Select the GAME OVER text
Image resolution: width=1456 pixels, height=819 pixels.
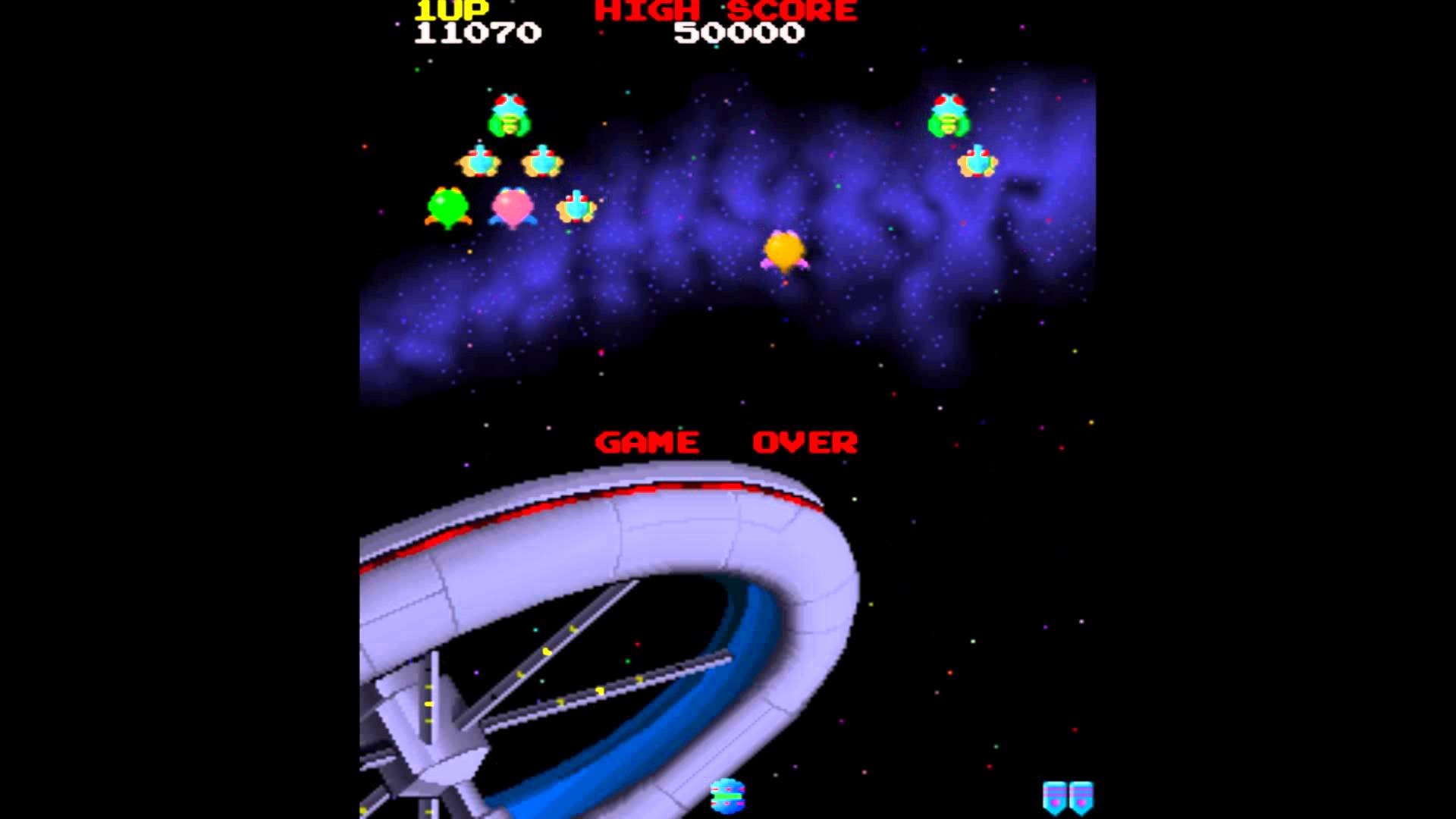(x=726, y=440)
